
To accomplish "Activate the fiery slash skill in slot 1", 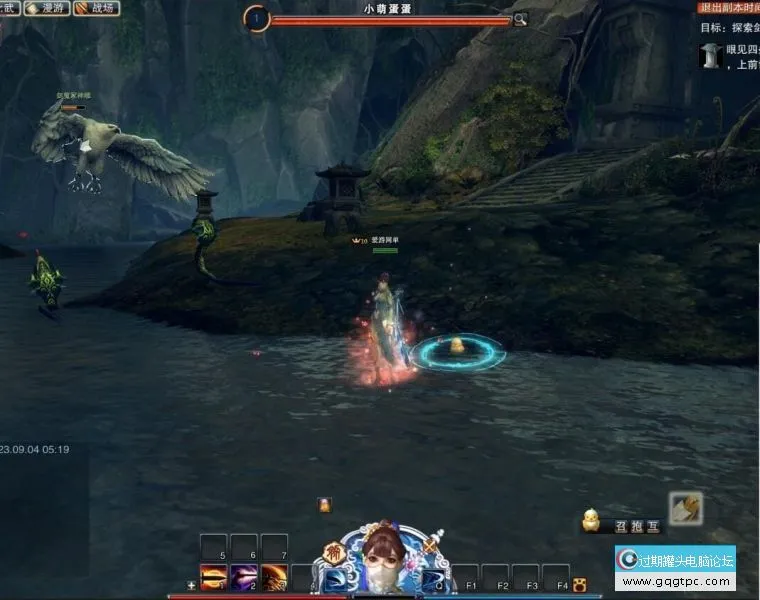I will (x=213, y=577).
